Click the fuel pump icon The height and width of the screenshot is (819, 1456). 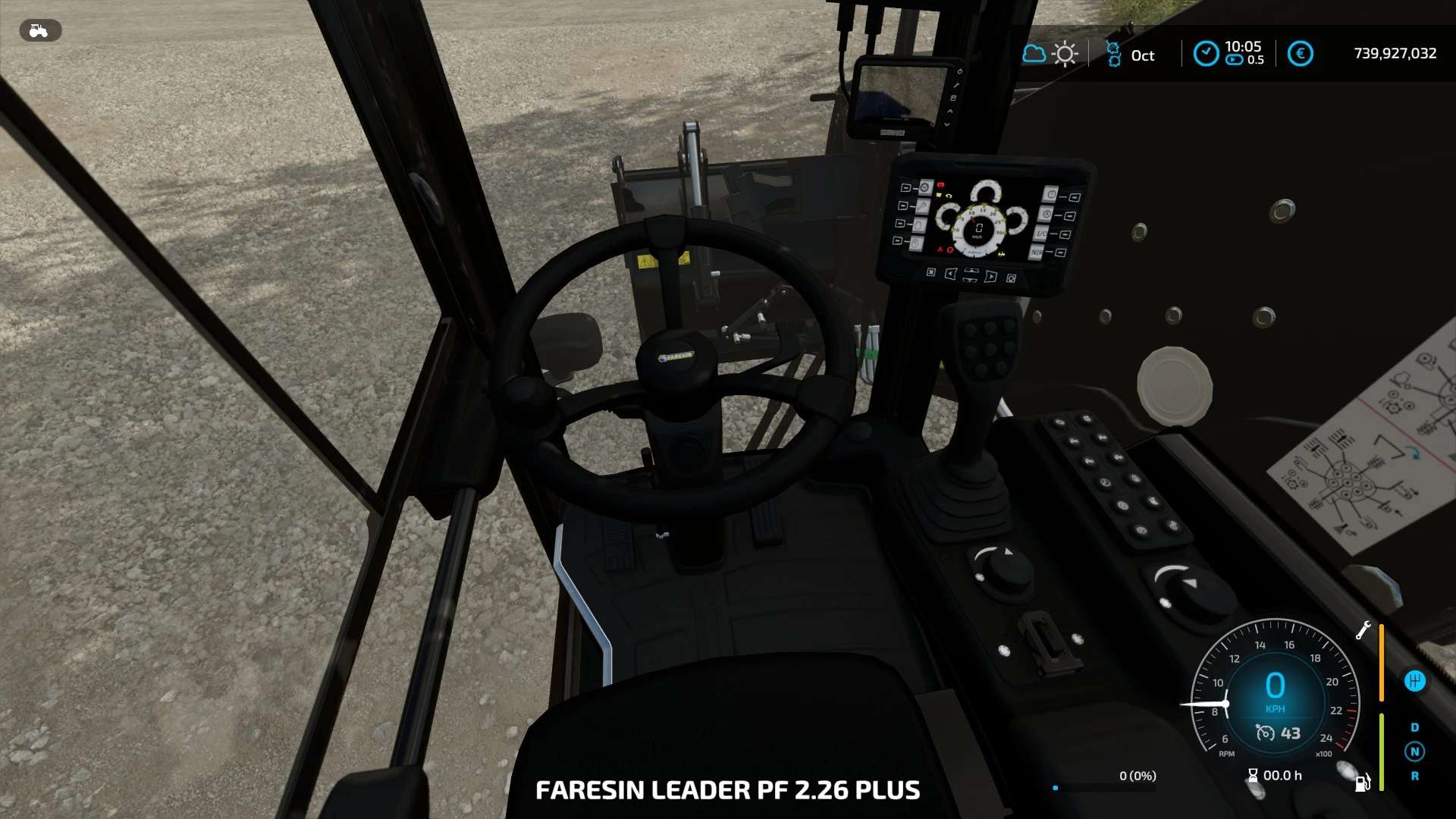click(x=1363, y=782)
